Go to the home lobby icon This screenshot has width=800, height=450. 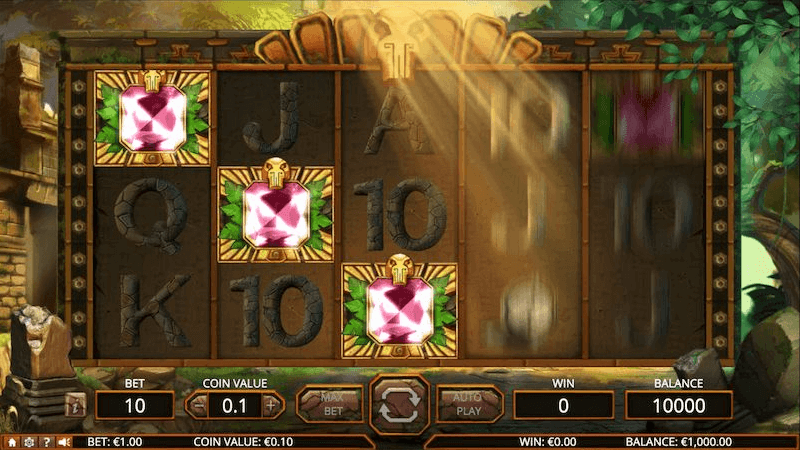[12, 441]
